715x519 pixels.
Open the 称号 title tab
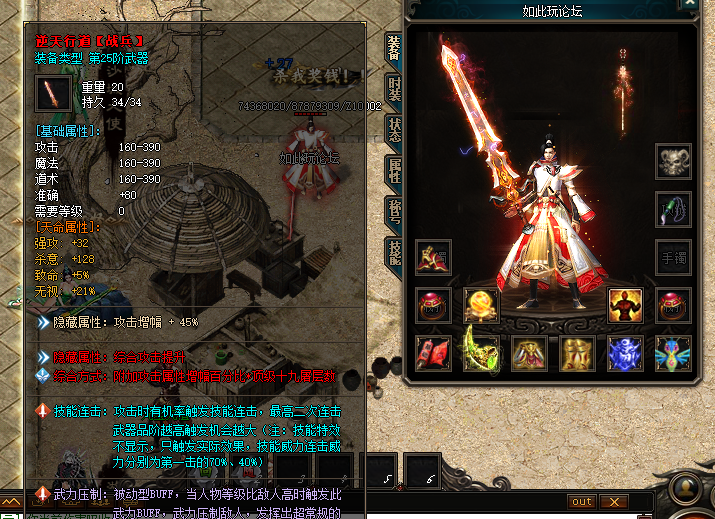point(394,210)
